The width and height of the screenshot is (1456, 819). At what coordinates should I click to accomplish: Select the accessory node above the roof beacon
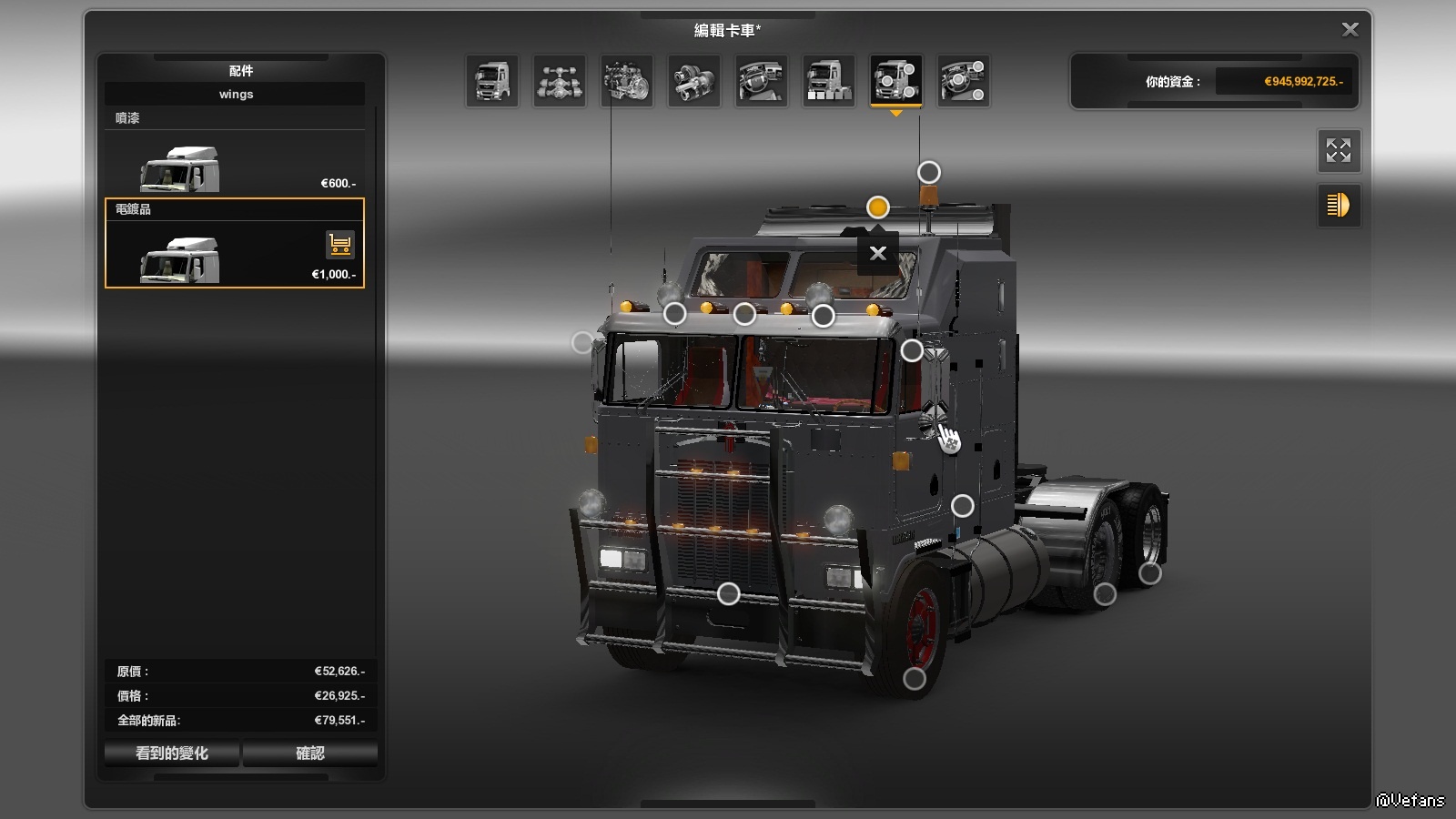[928, 172]
